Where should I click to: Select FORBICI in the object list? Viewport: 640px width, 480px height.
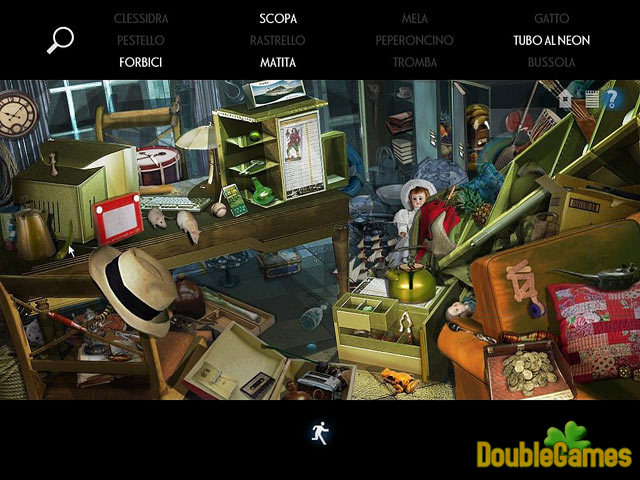(140, 62)
